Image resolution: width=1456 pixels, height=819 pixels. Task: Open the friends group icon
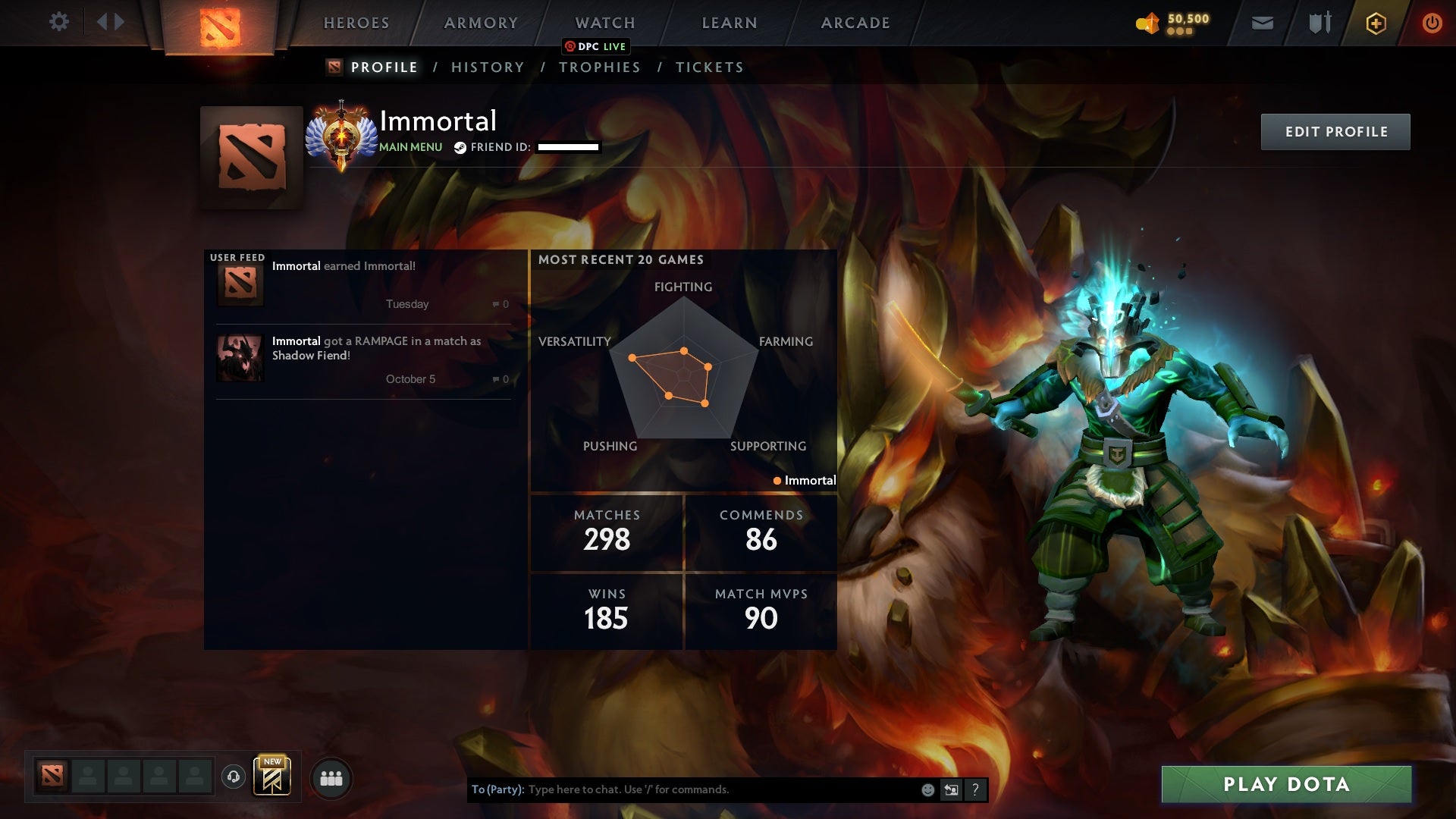pos(331,778)
